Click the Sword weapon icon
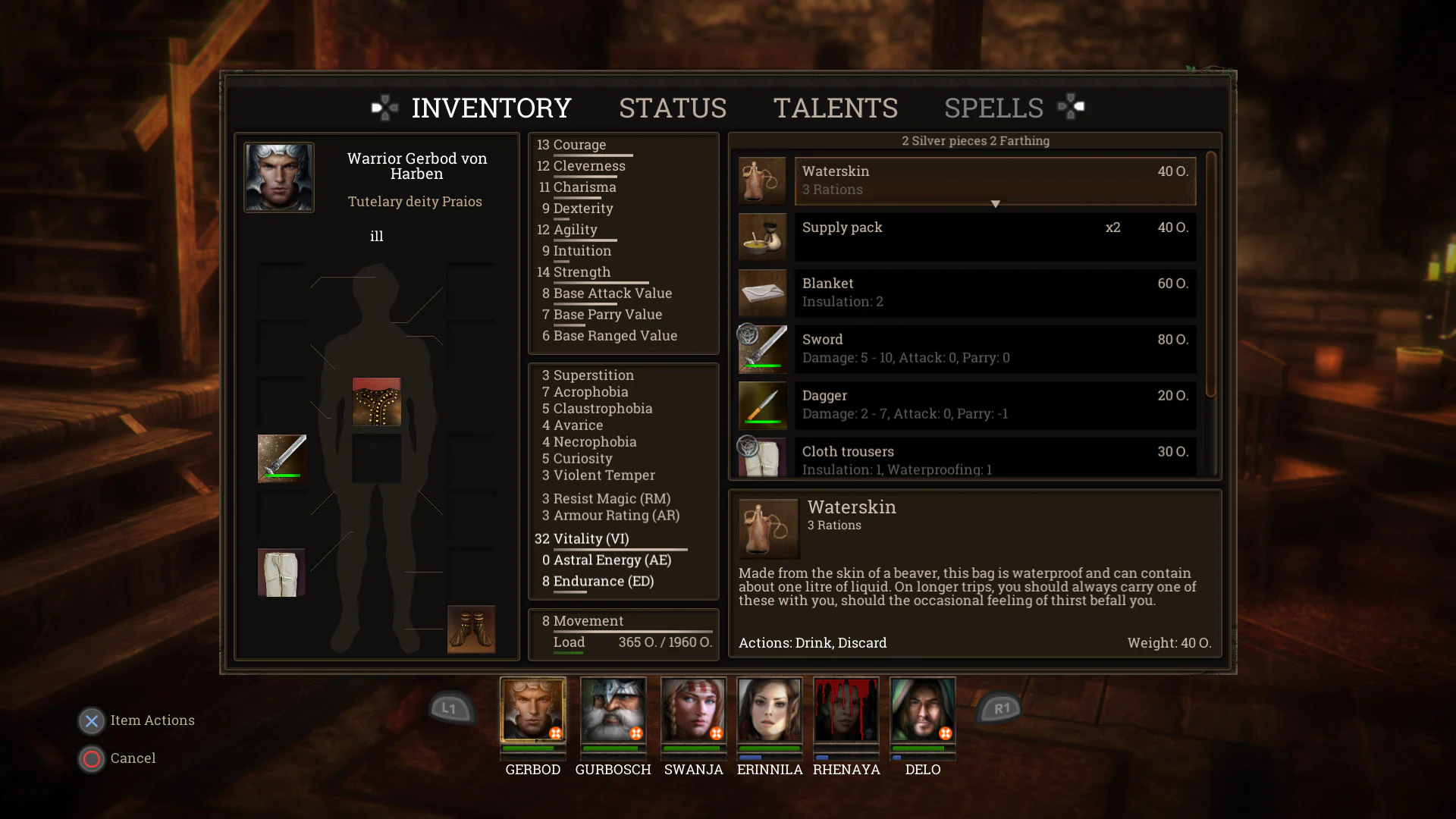Viewport: 1456px width, 819px height. click(x=762, y=349)
